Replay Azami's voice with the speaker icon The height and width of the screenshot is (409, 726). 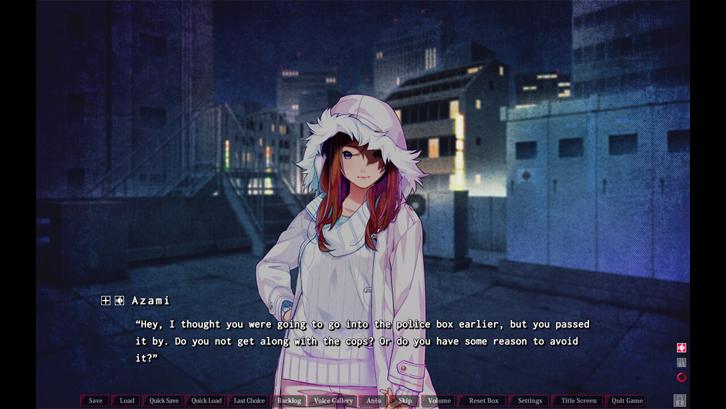click(x=119, y=300)
